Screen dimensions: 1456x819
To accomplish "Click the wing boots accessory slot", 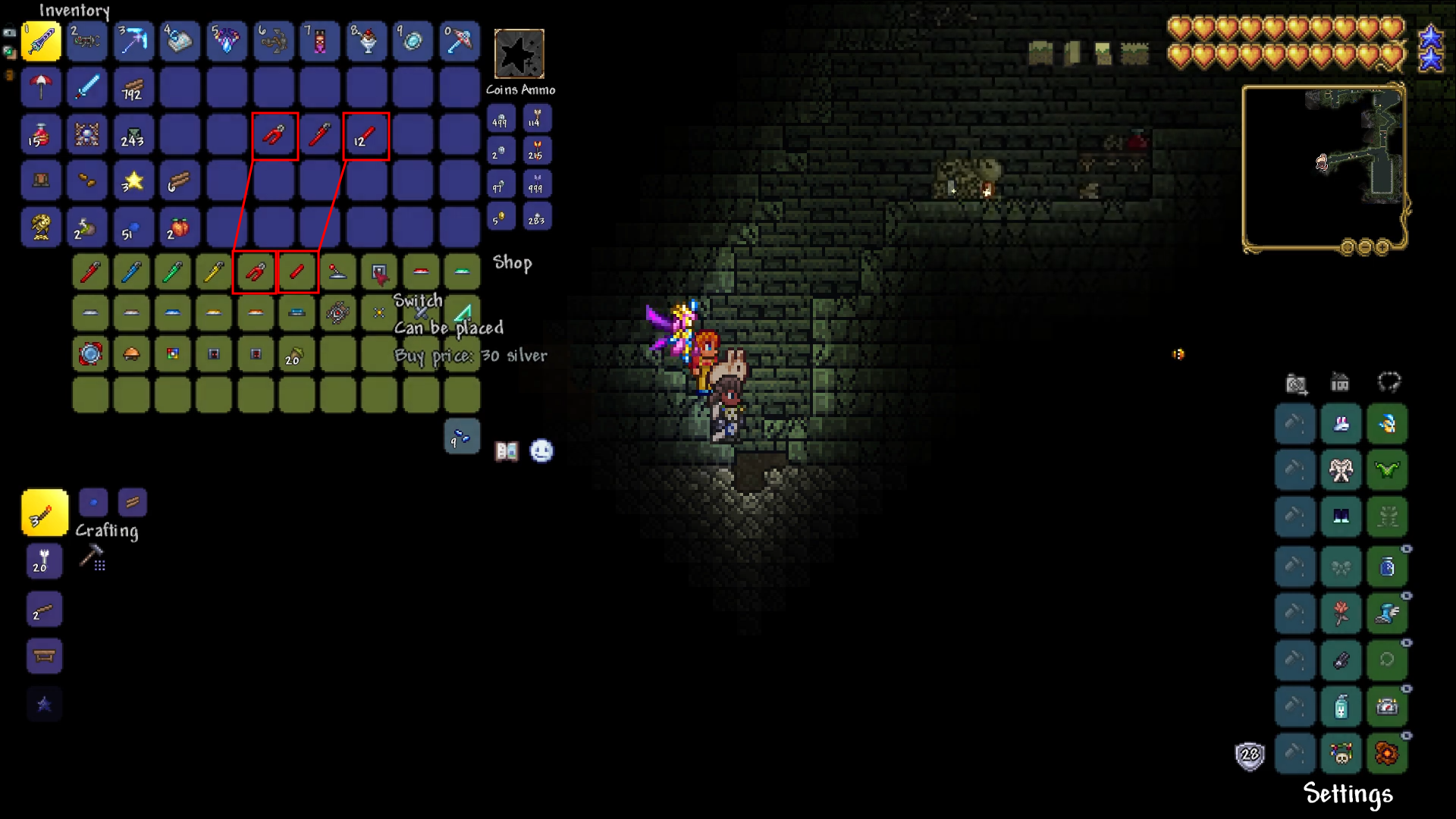I will coord(1387,613).
